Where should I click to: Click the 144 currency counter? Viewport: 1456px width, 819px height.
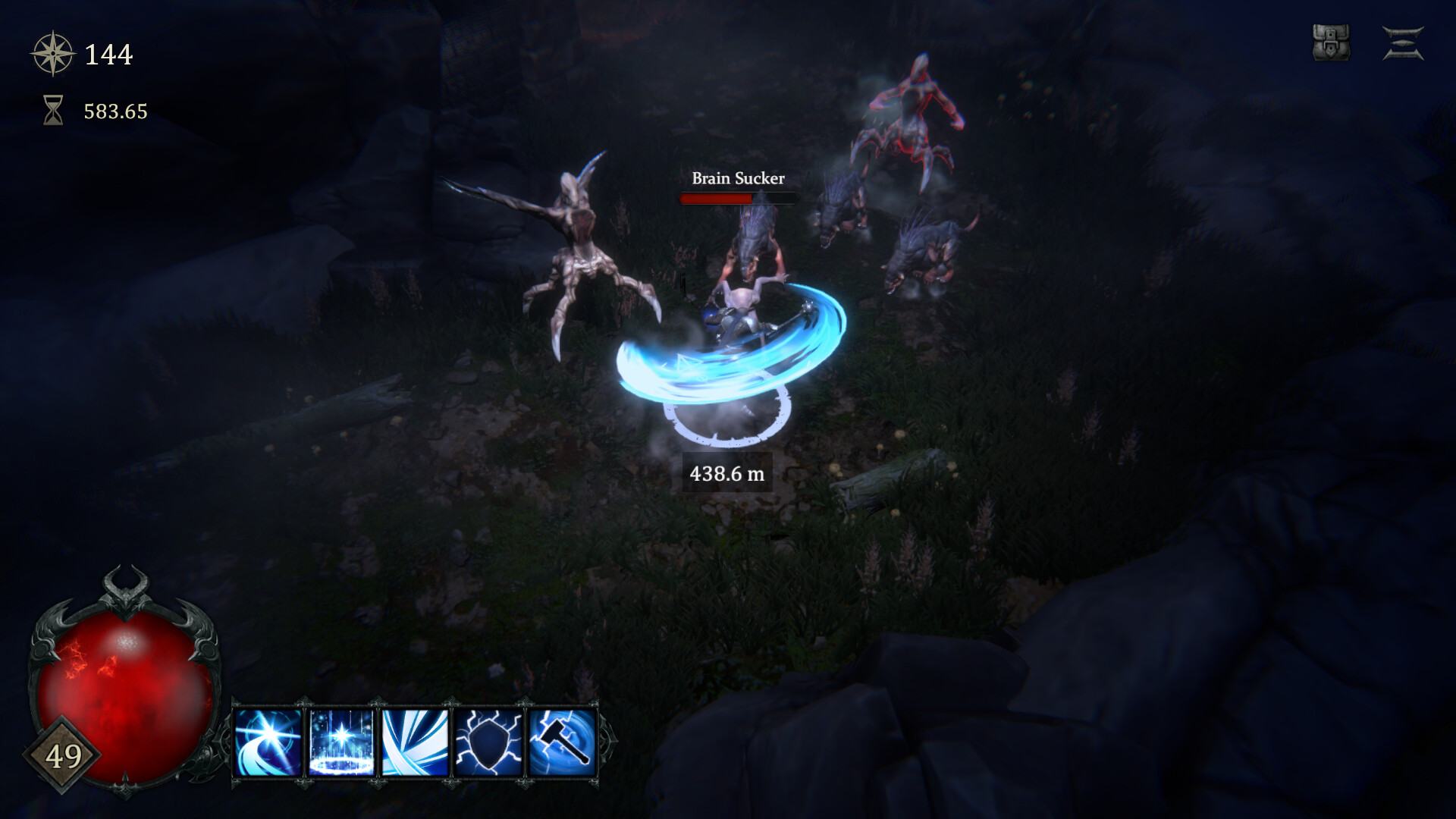pos(108,53)
